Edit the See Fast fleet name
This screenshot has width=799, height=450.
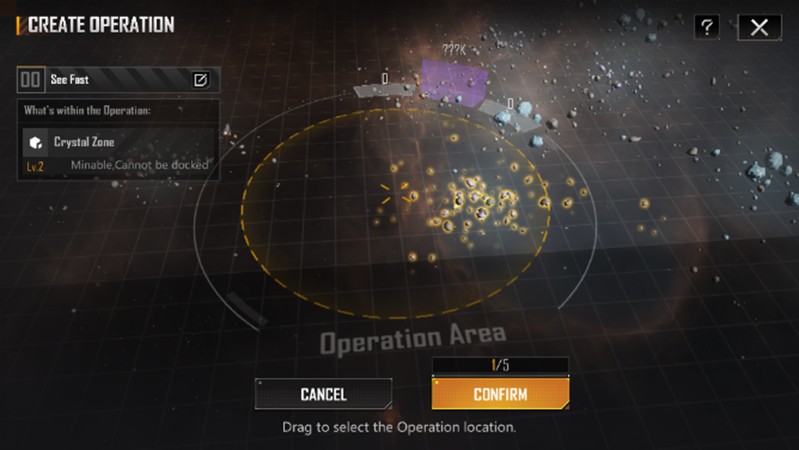200,79
